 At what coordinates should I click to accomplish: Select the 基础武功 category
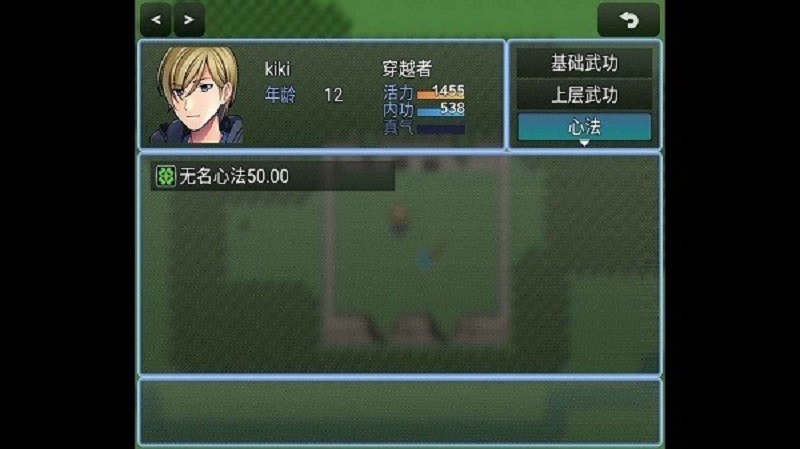pyautogui.click(x=585, y=63)
